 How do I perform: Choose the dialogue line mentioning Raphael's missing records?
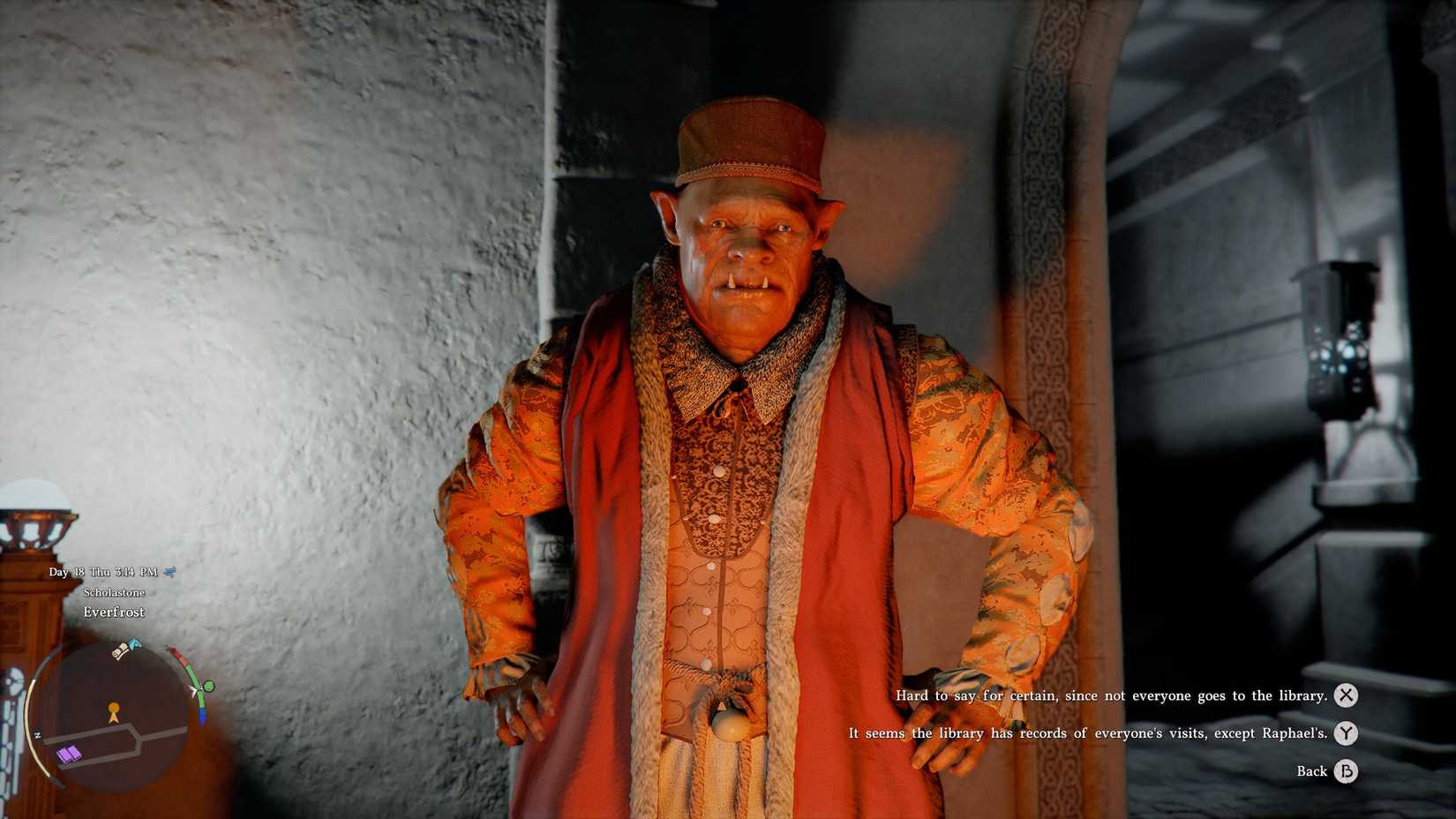click(x=1086, y=733)
